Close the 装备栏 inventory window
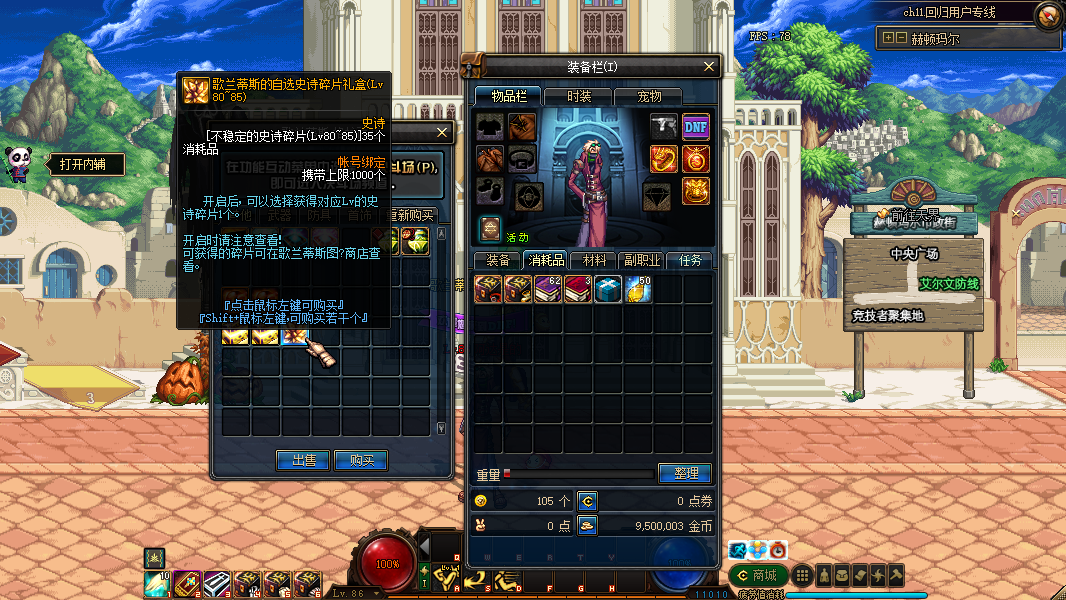 point(709,67)
